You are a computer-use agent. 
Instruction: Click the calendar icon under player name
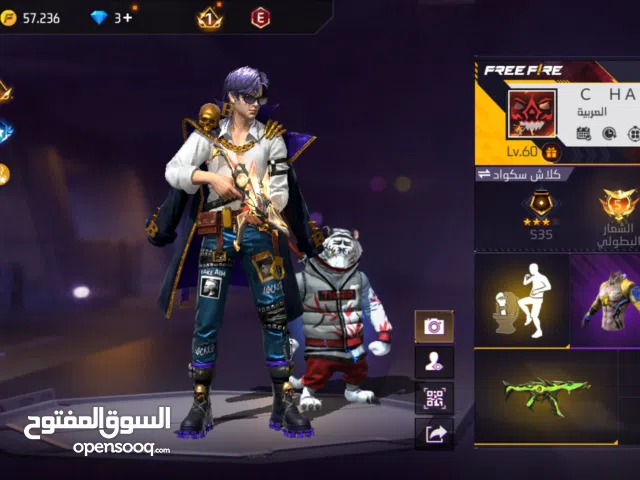pyautogui.click(x=583, y=133)
